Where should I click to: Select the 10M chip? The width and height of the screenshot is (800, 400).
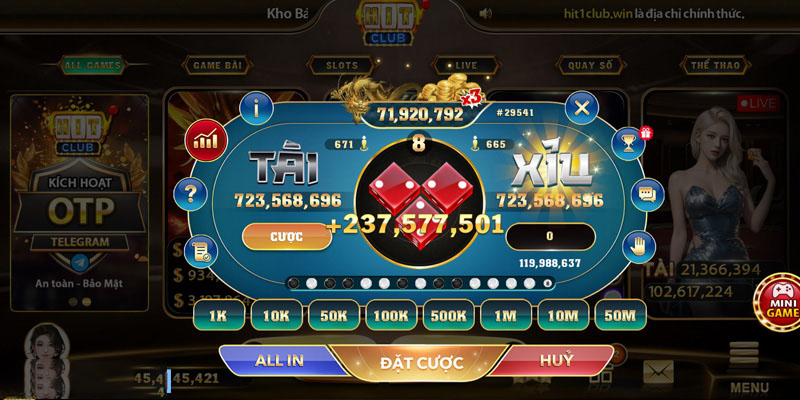(x=563, y=315)
